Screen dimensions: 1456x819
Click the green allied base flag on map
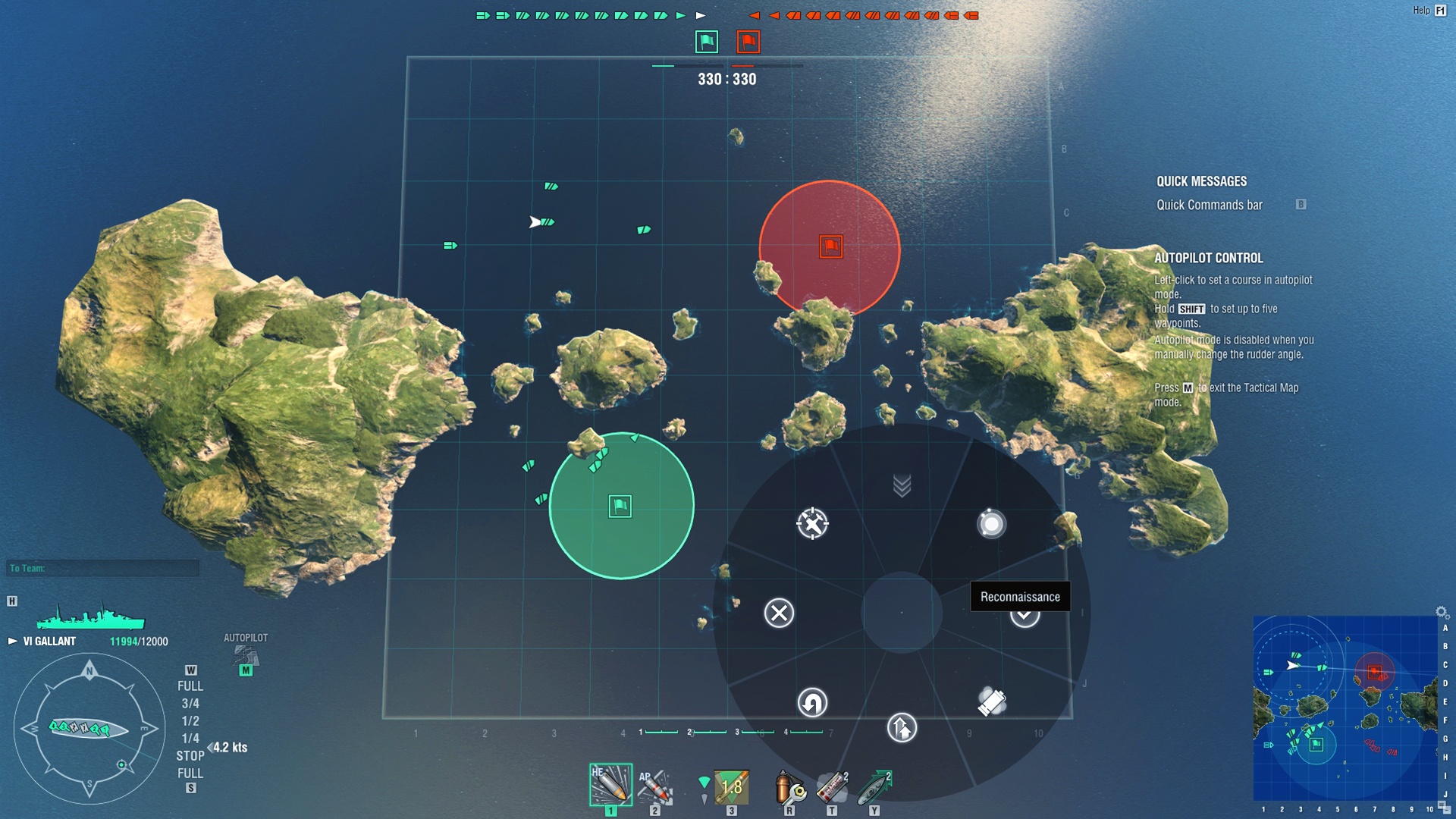(x=620, y=506)
